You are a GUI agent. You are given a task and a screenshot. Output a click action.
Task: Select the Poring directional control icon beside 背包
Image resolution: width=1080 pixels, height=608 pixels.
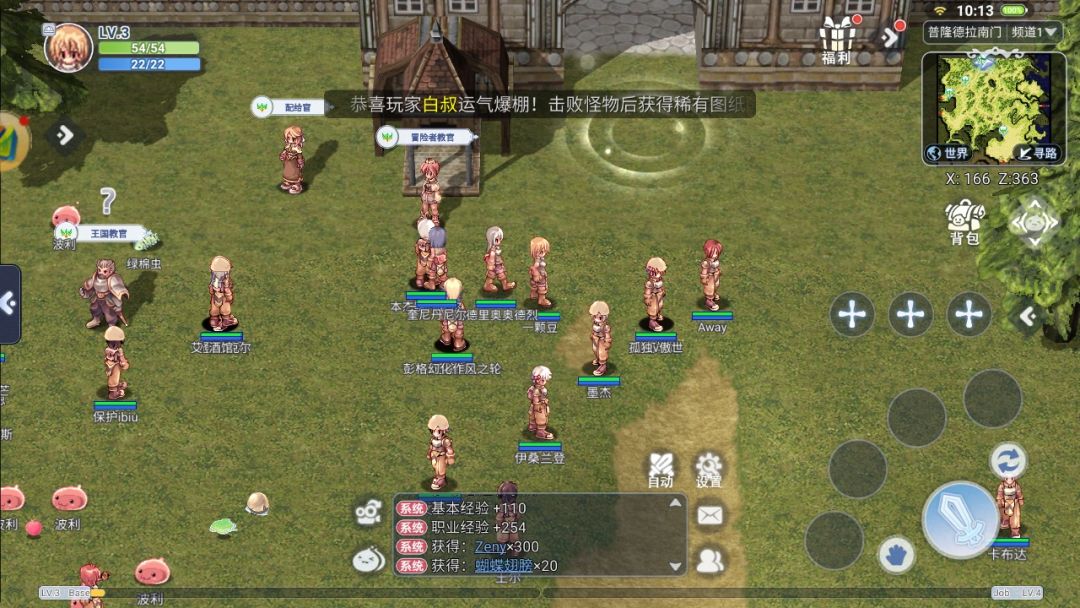point(1033,221)
